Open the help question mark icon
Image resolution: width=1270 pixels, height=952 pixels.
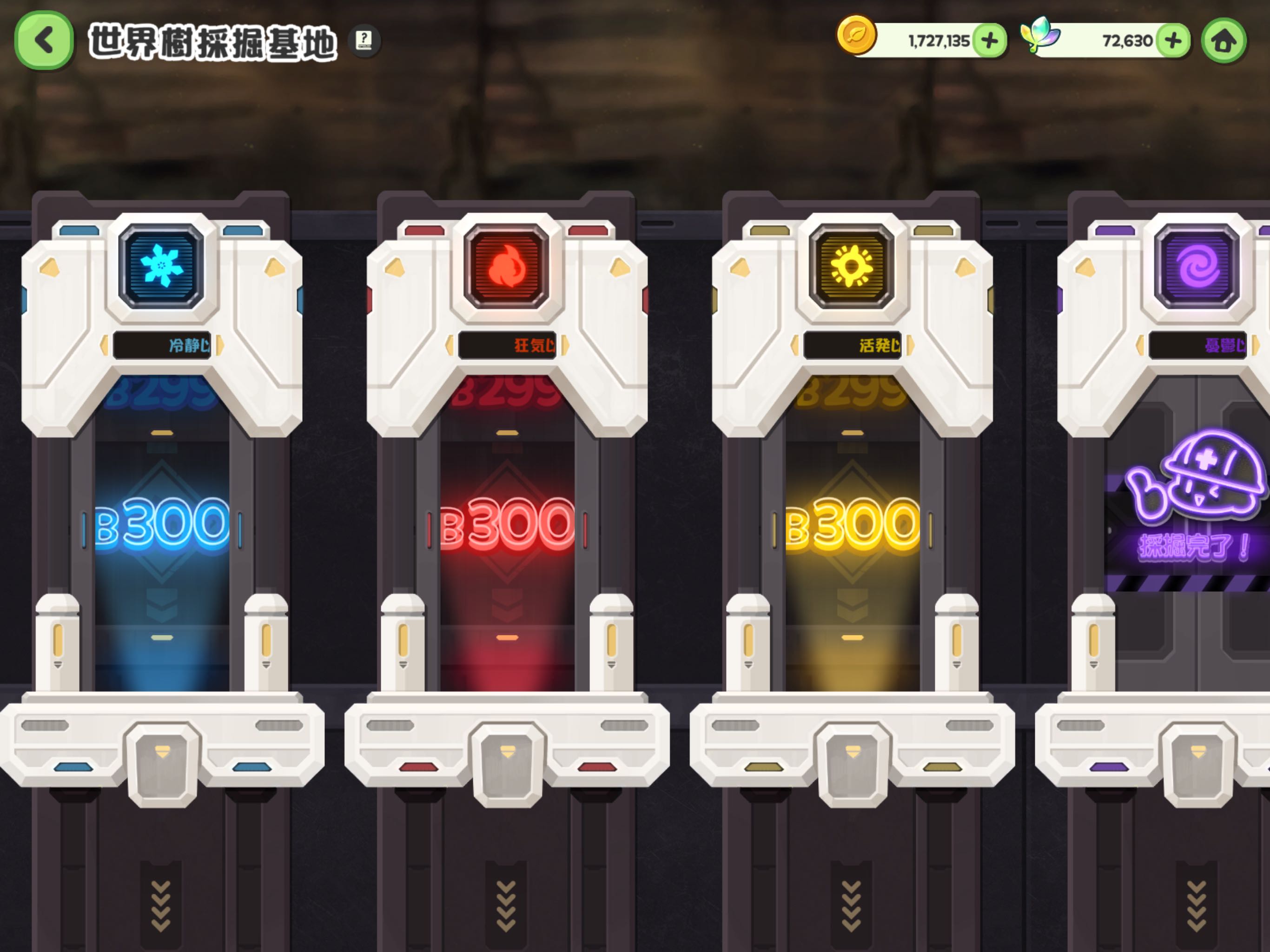[364, 40]
